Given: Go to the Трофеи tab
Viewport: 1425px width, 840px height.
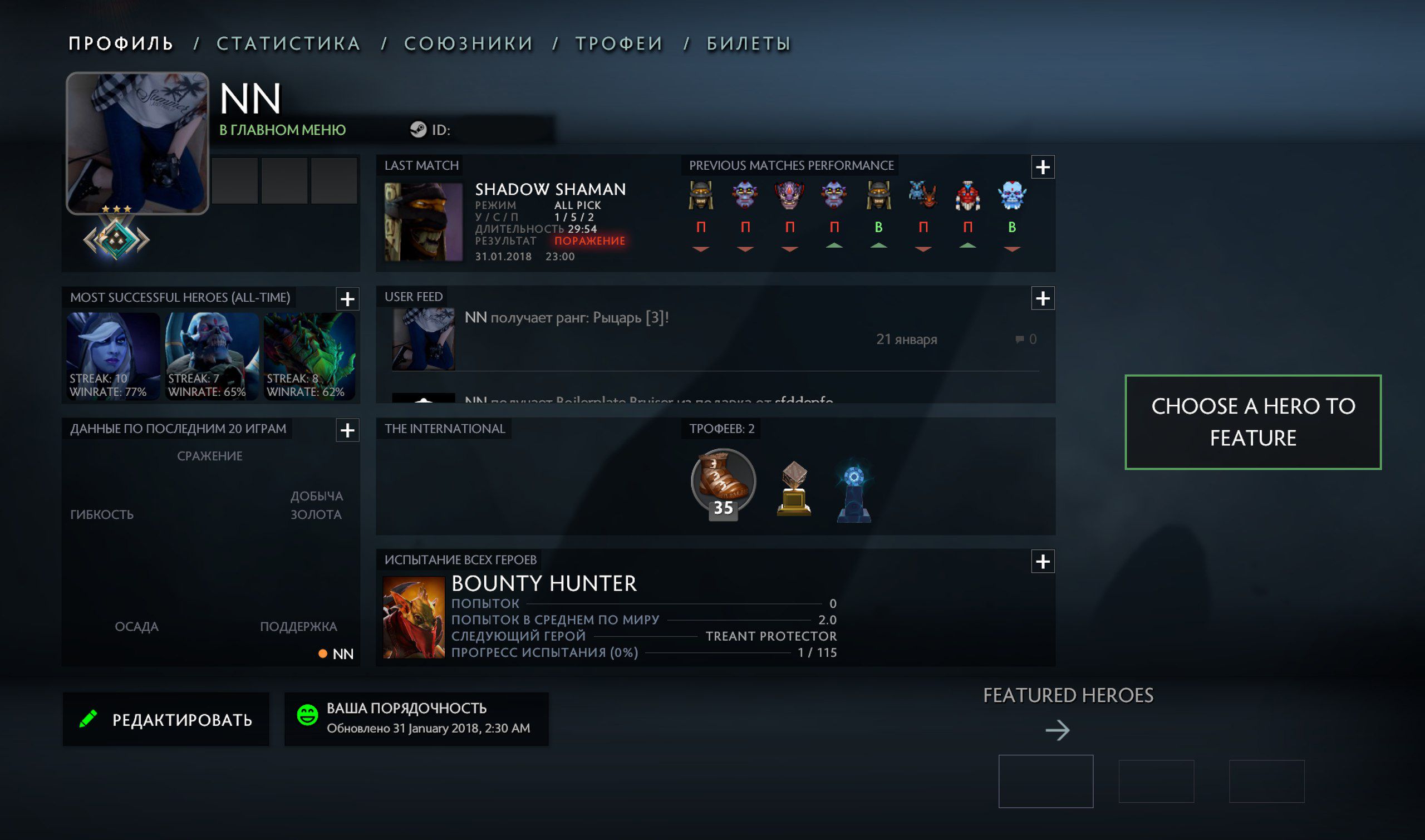Looking at the screenshot, I should [x=618, y=43].
